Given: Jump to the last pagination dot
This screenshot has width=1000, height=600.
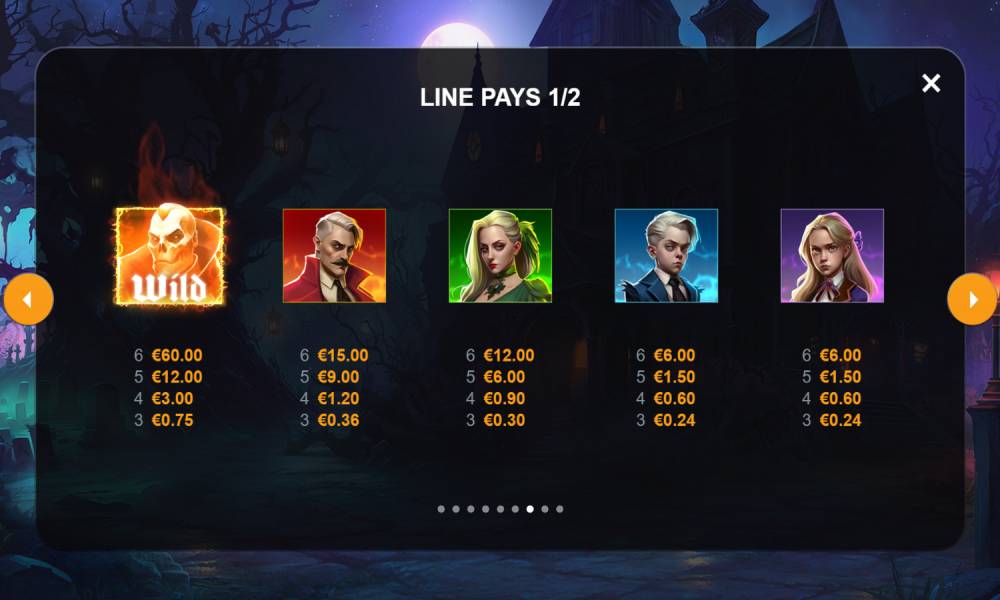Looking at the screenshot, I should pyautogui.click(x=559, y=509).
